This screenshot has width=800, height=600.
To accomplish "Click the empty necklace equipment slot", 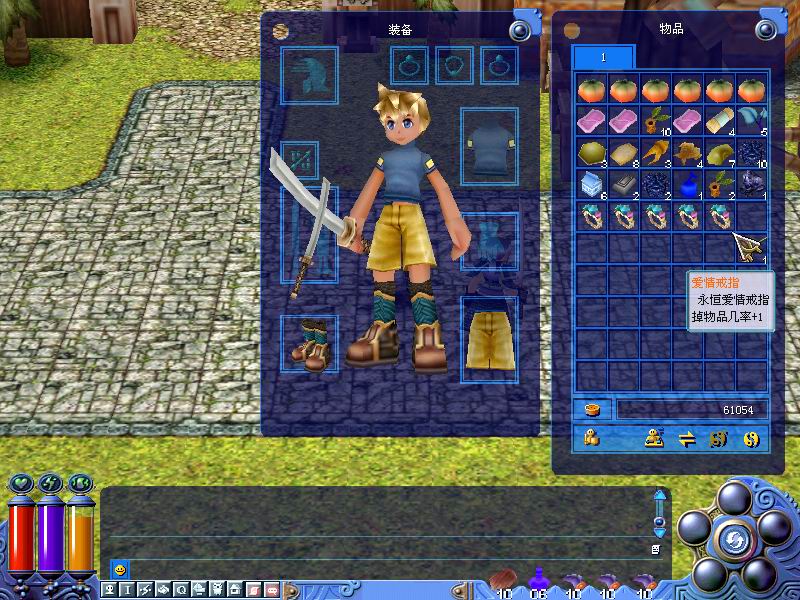I will (x=455, y=66).
